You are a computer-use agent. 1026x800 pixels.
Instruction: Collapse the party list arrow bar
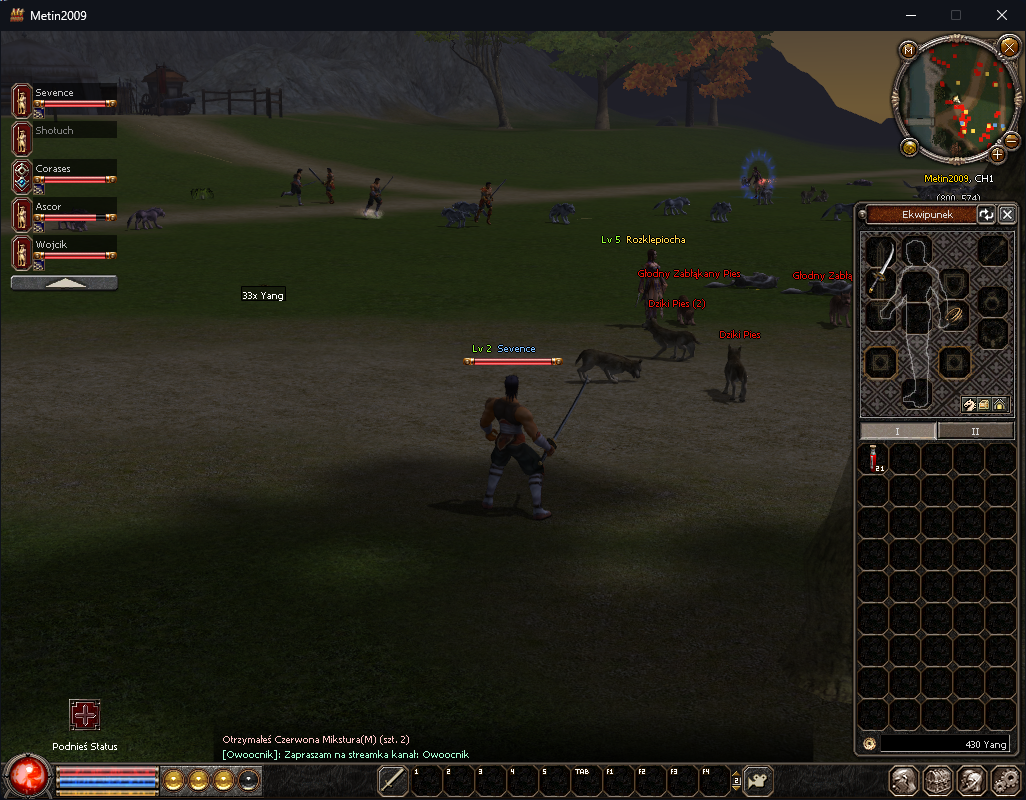point(64,283)
